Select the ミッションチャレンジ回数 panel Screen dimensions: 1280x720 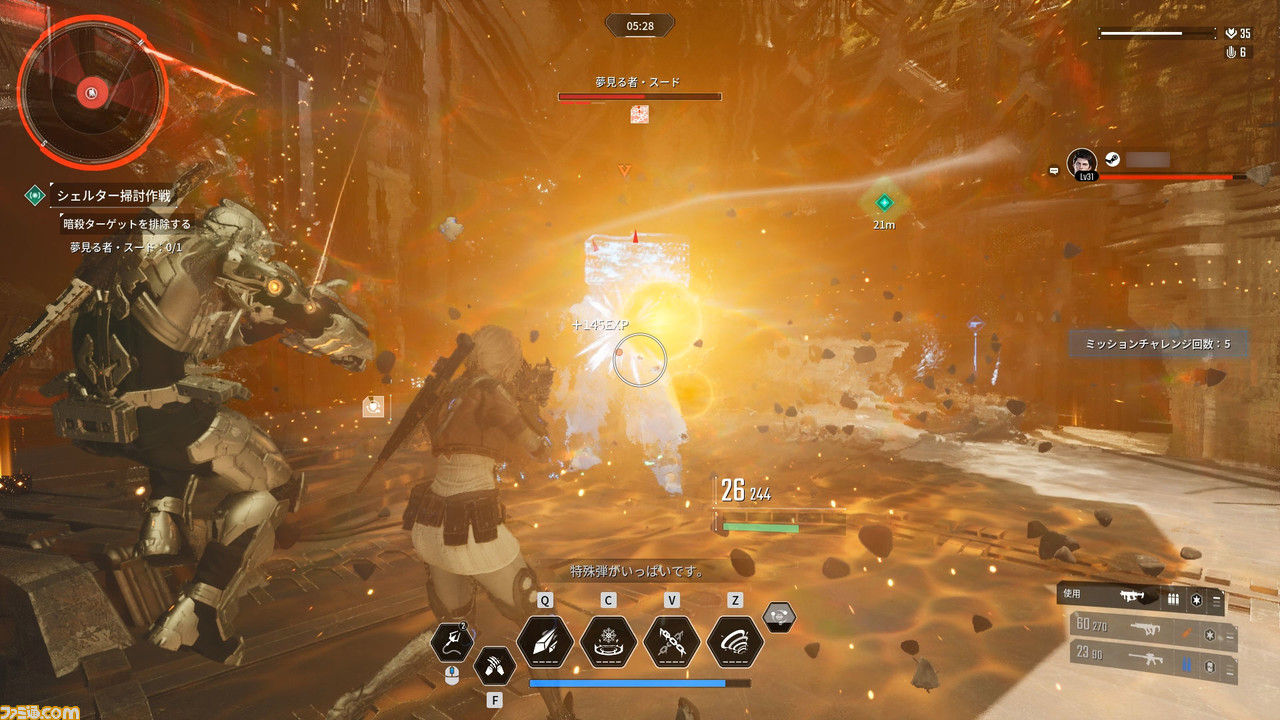pyautogui.click(x=1157, y=344)
